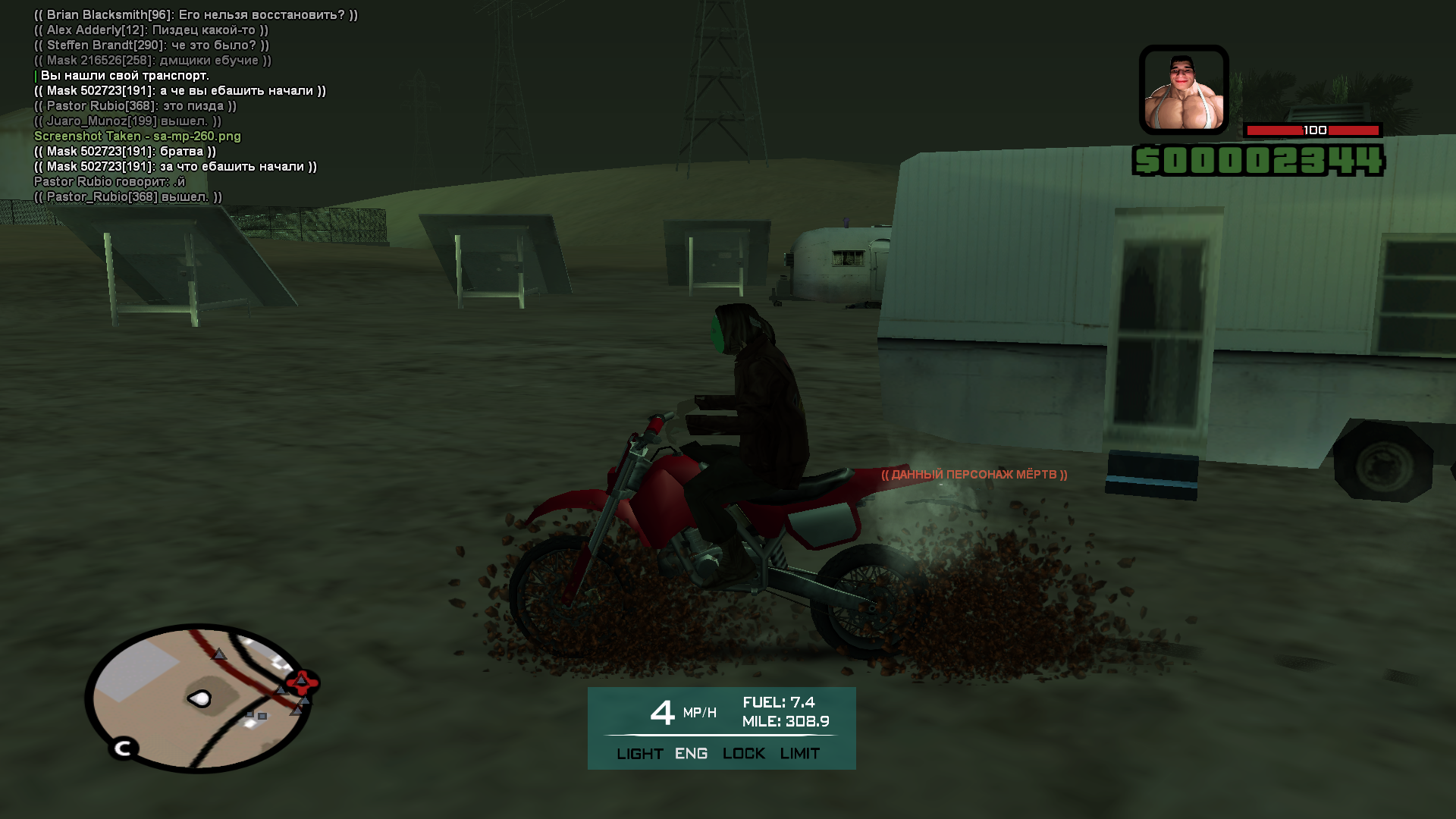Image resolution: width=1456 pixels, height=819 pixels.
Task: Toggle the ENG engine indicator
Action: [x=691, y=754]
